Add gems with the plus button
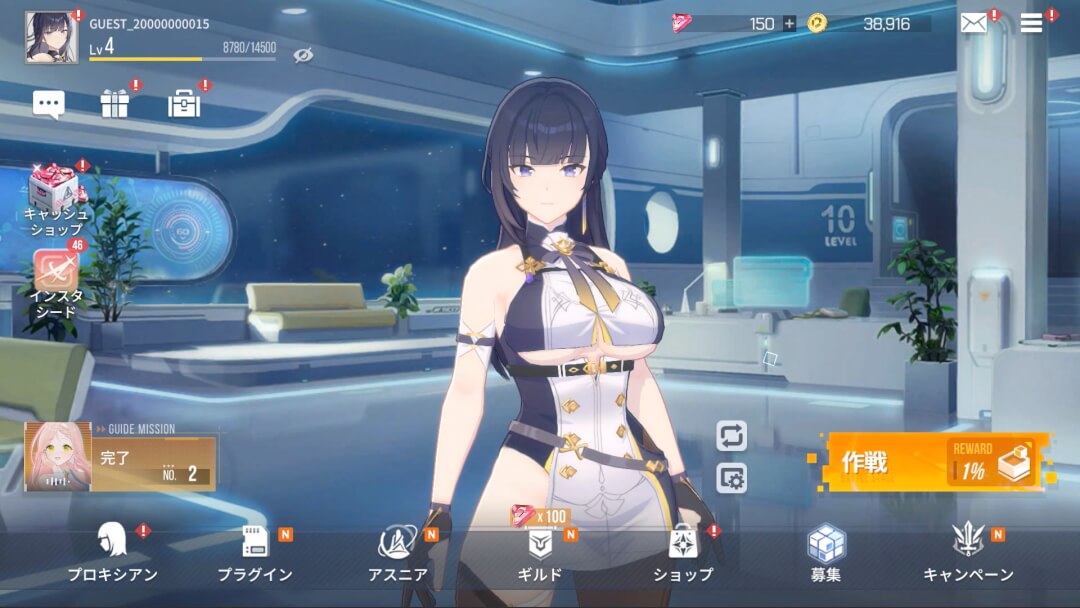The image size is (1080, 608). [x=789, y=24]
